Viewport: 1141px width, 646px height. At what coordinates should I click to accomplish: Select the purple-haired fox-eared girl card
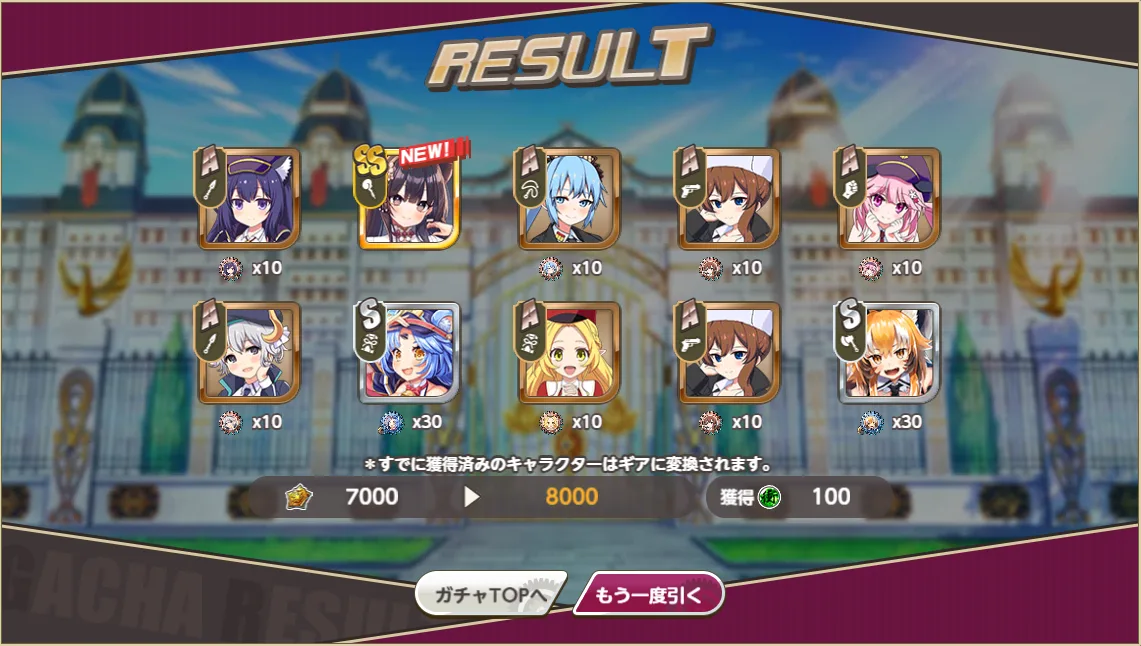click(x=249, y=199)
